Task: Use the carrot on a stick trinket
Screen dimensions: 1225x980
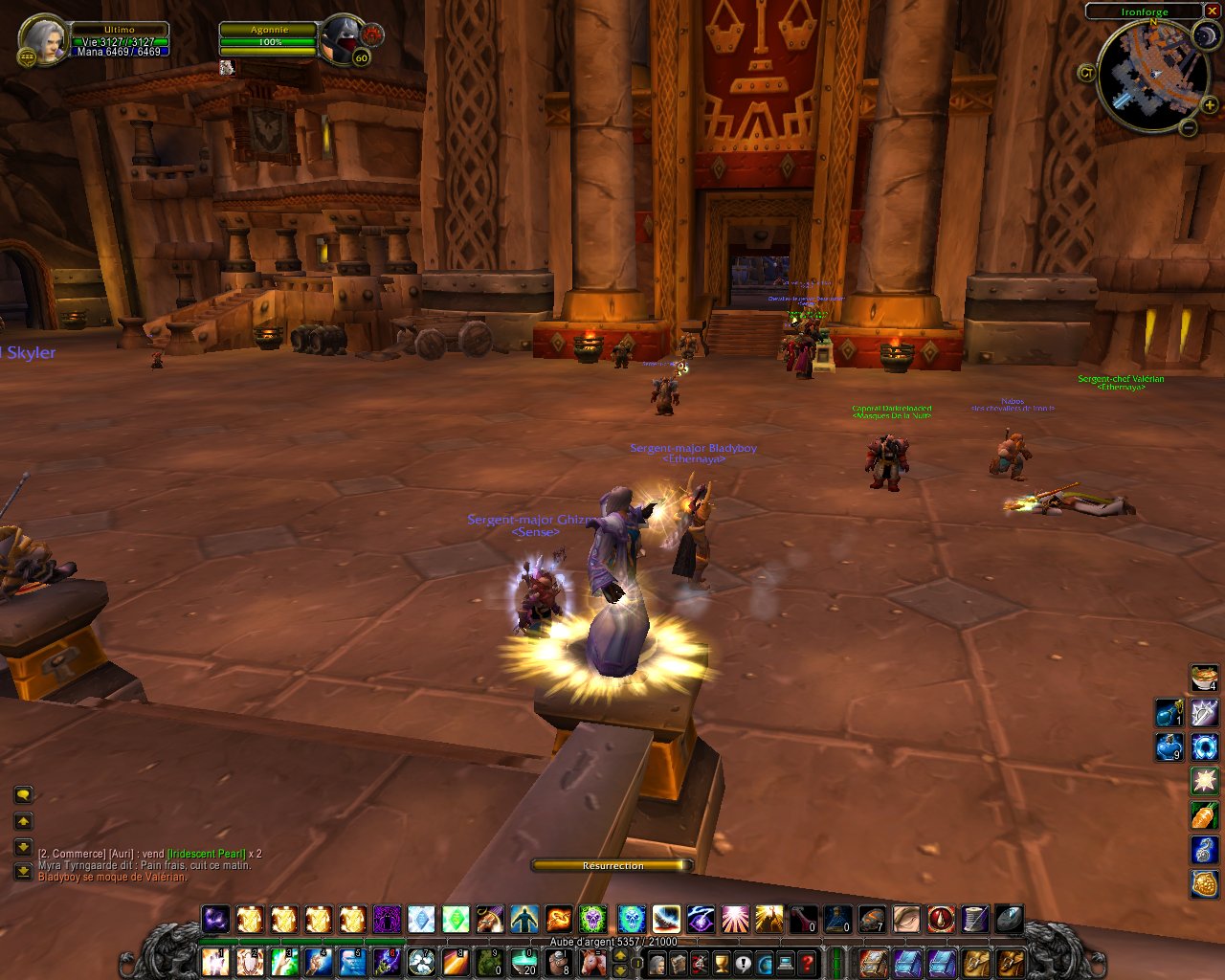Action: (x=1205, y=815)
